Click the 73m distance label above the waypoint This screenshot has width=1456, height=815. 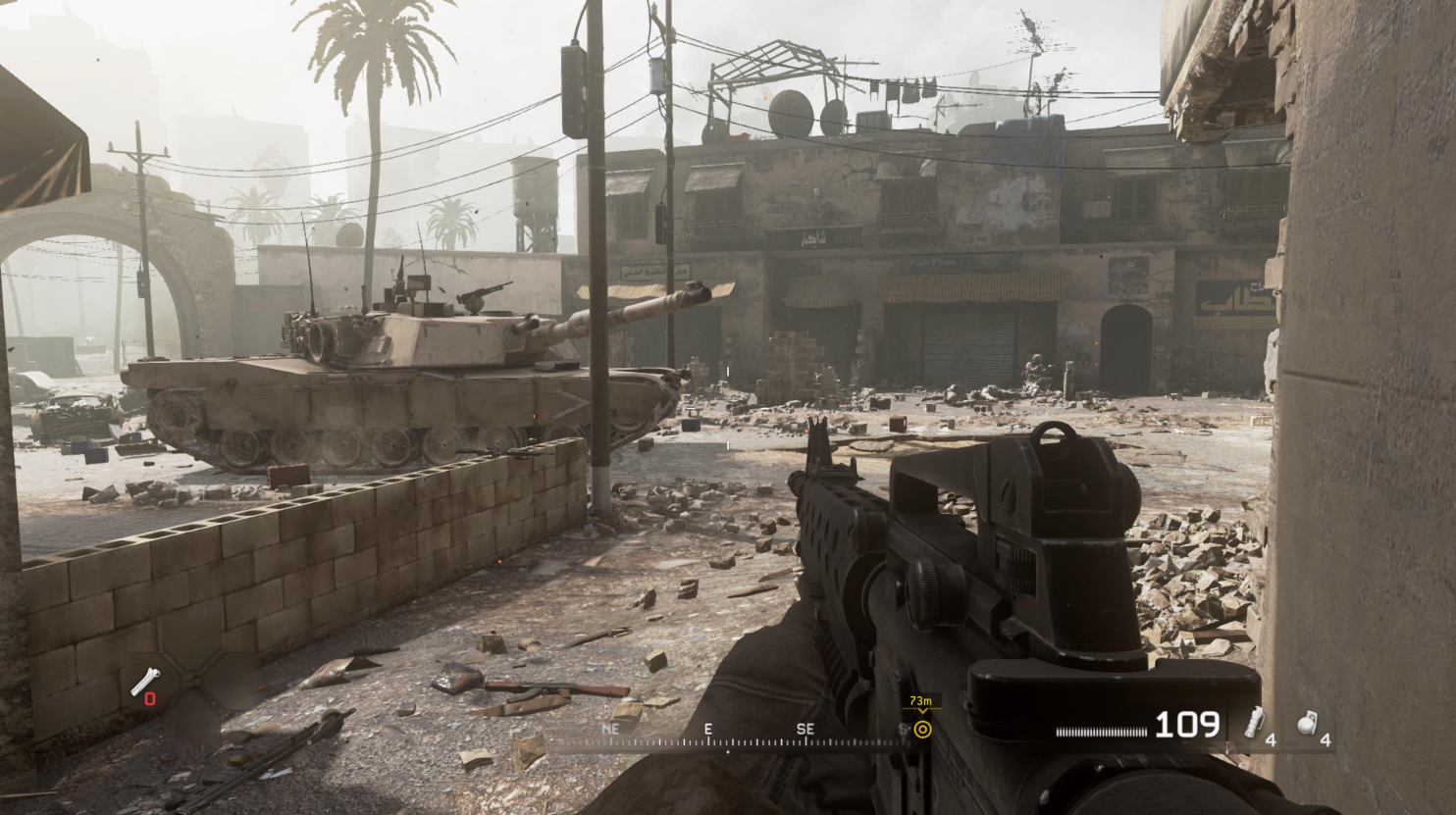click(920, 701)
